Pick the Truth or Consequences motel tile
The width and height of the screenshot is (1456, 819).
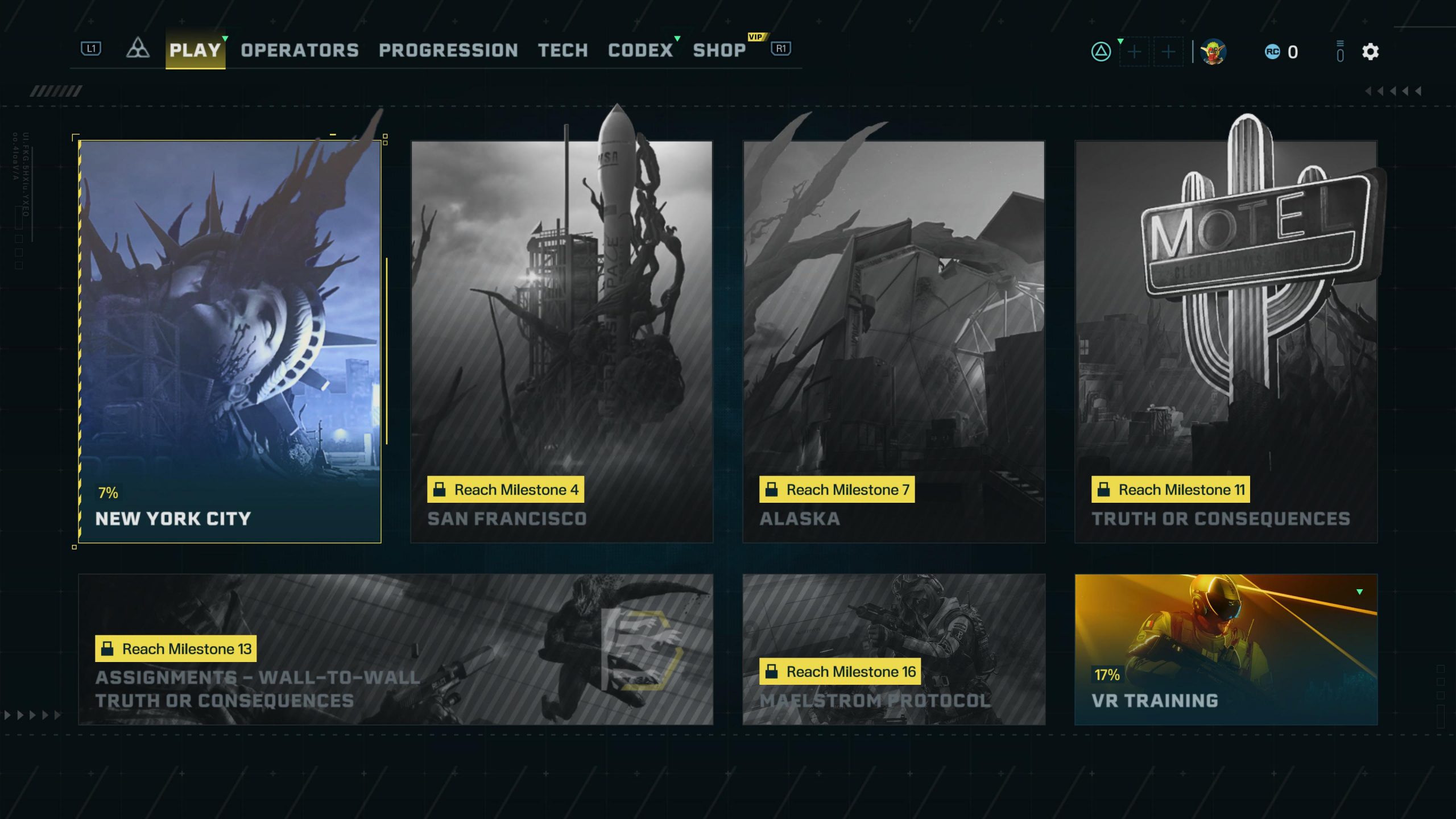1226,341
